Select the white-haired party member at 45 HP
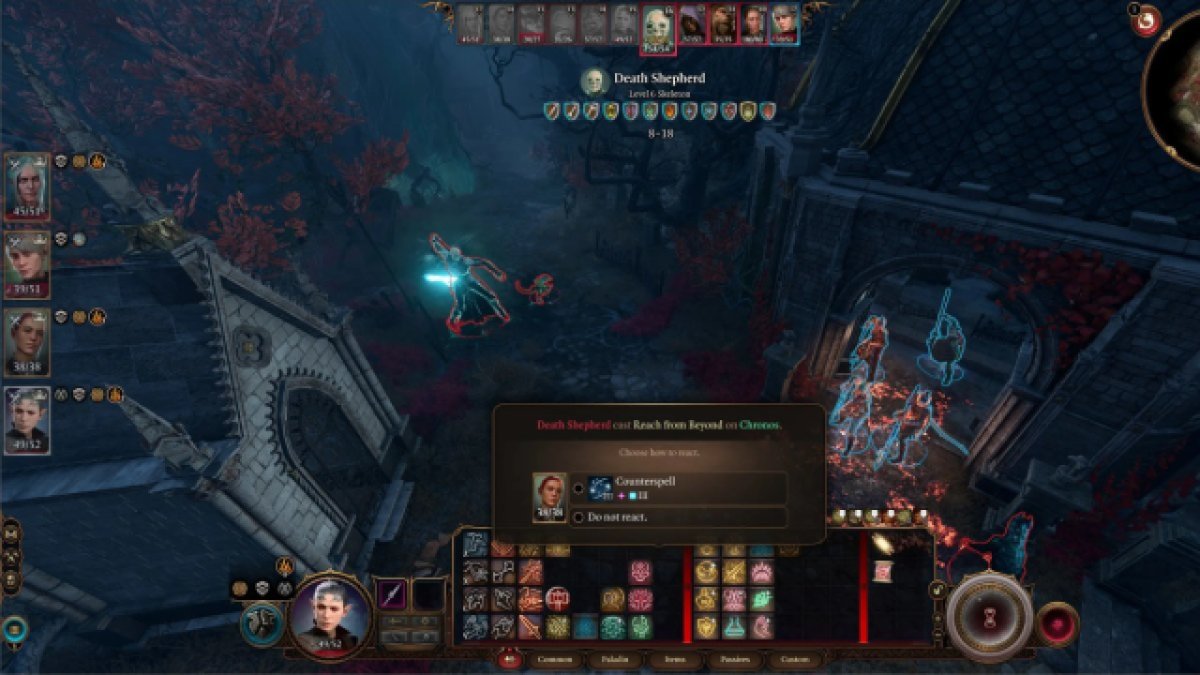1200x675 pixels. tap(27, 183)
